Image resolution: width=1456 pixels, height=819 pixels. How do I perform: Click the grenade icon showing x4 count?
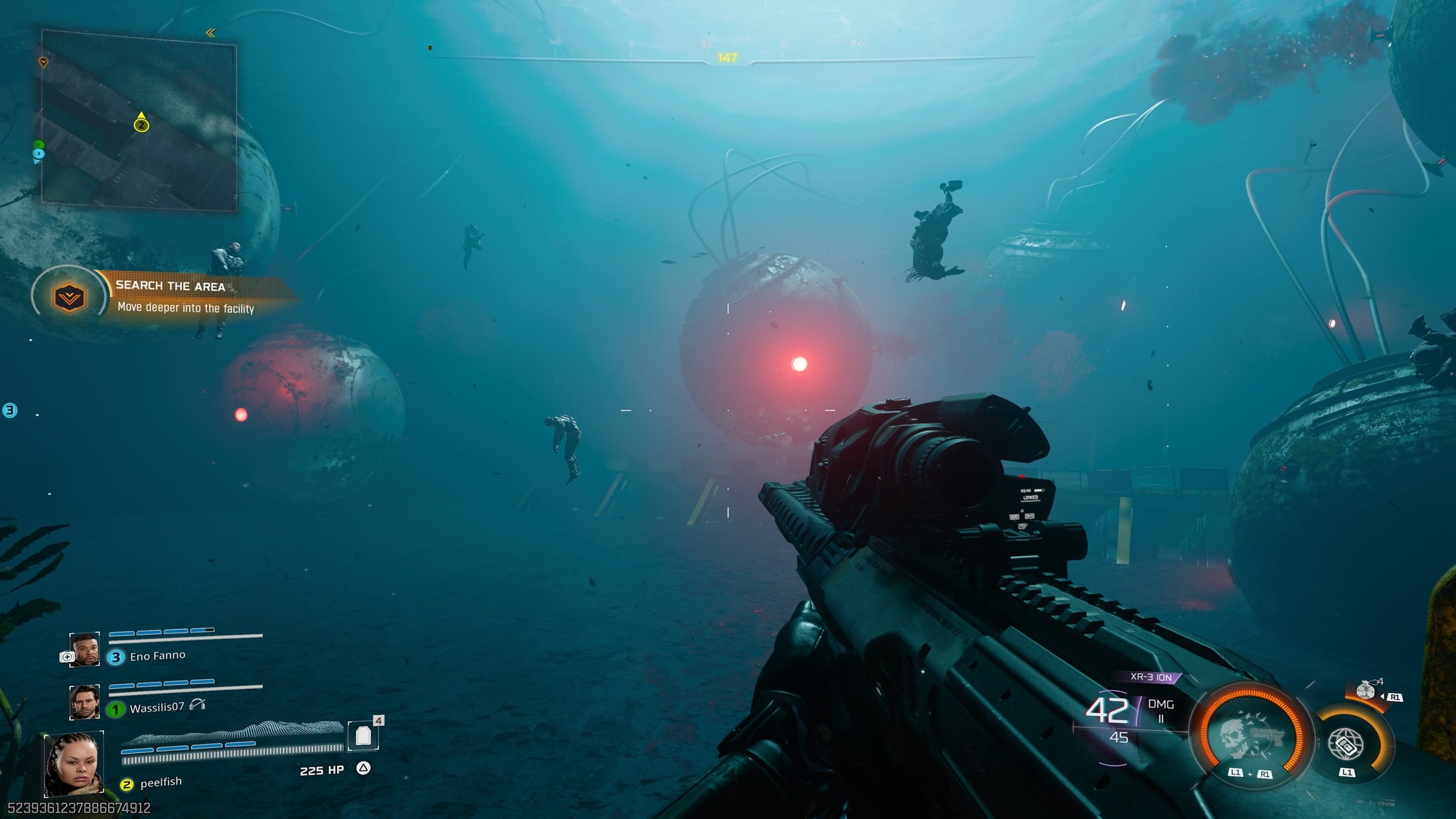(x=1366, y=689)
